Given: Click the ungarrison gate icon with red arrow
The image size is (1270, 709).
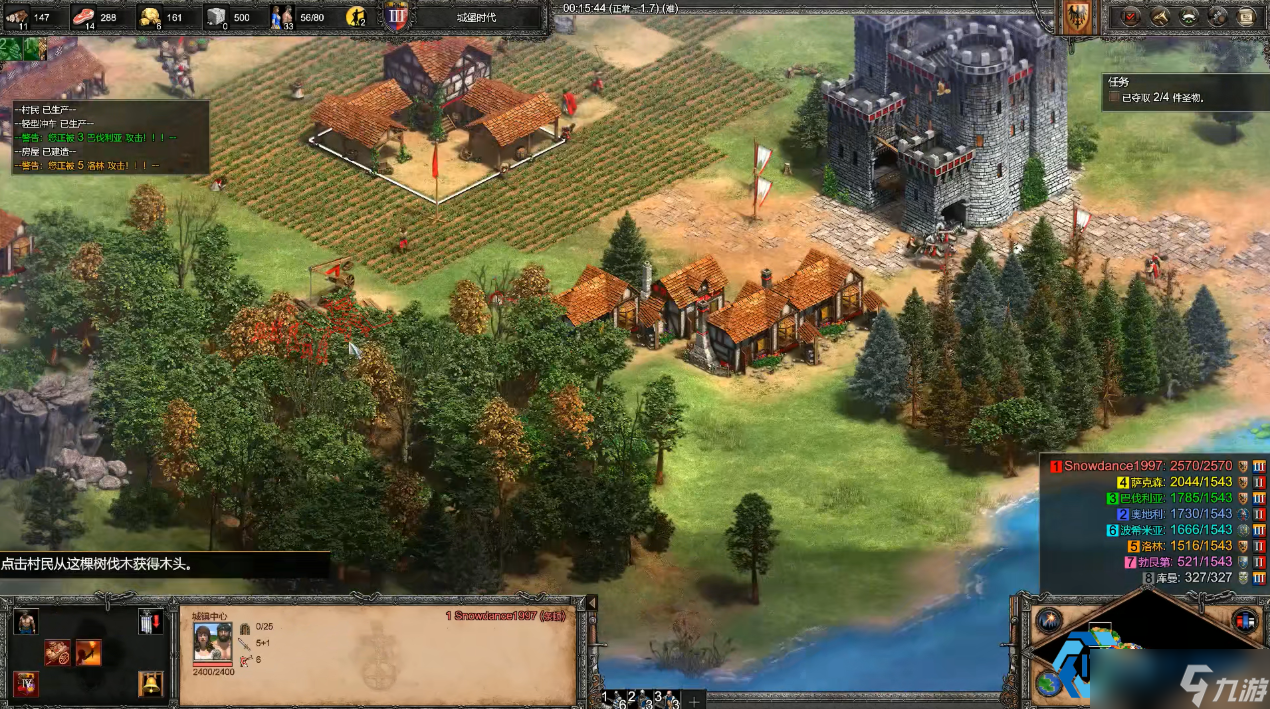Looking at the screenshot, I should [150, 622].
